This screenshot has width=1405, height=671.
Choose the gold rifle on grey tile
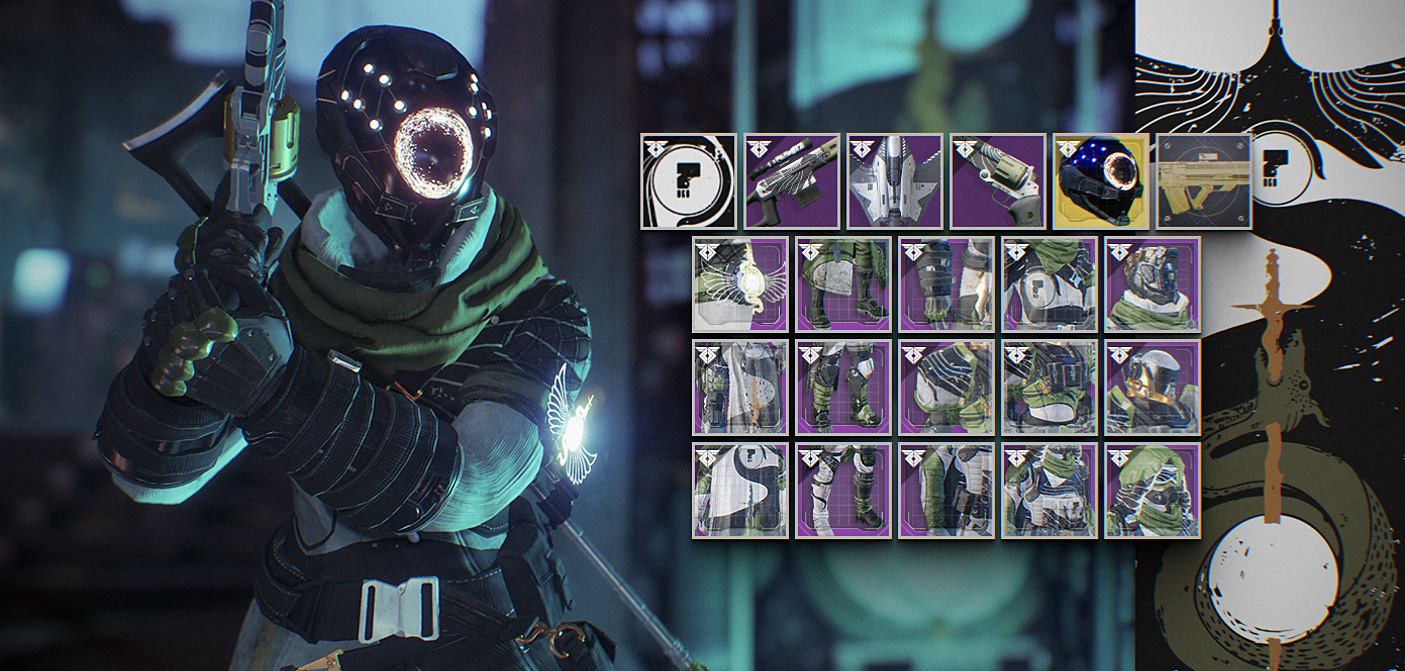point(1203,181)
